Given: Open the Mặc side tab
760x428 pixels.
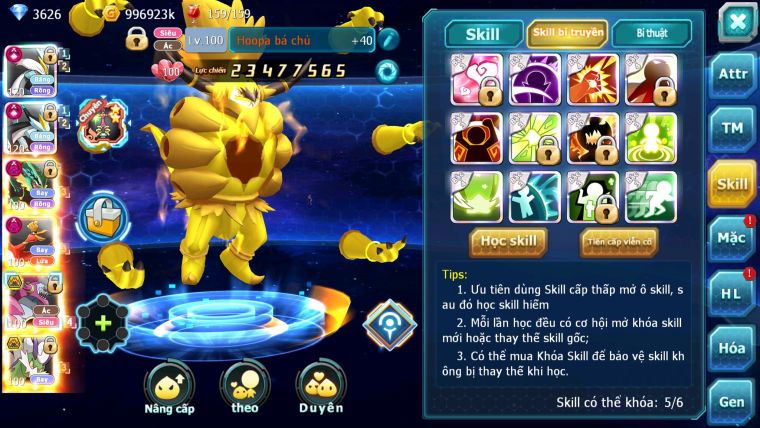Looking at the screenshot, I should point(732,238).
